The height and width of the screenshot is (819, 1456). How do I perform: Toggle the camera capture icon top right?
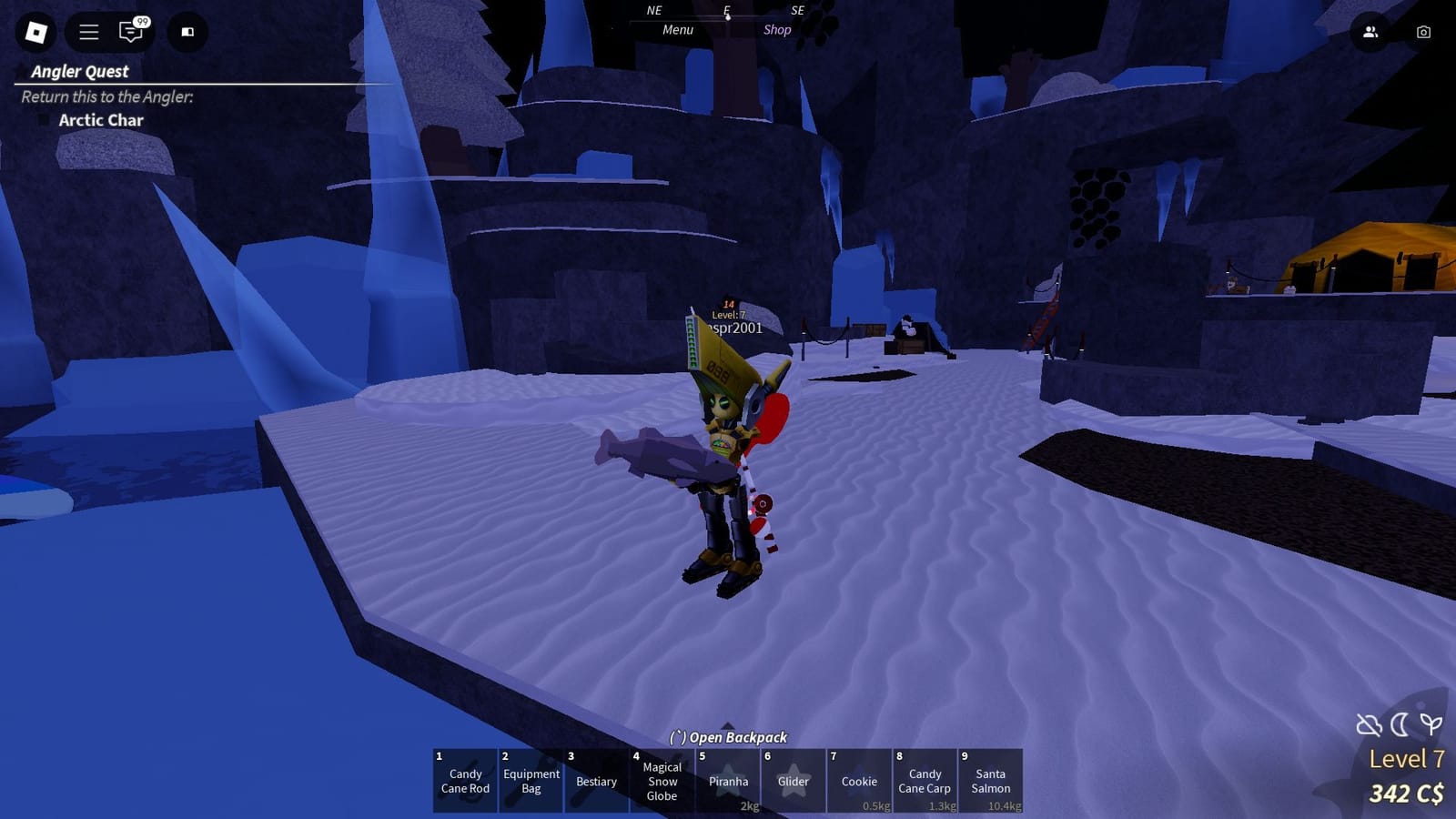(x=1421, y=33)
